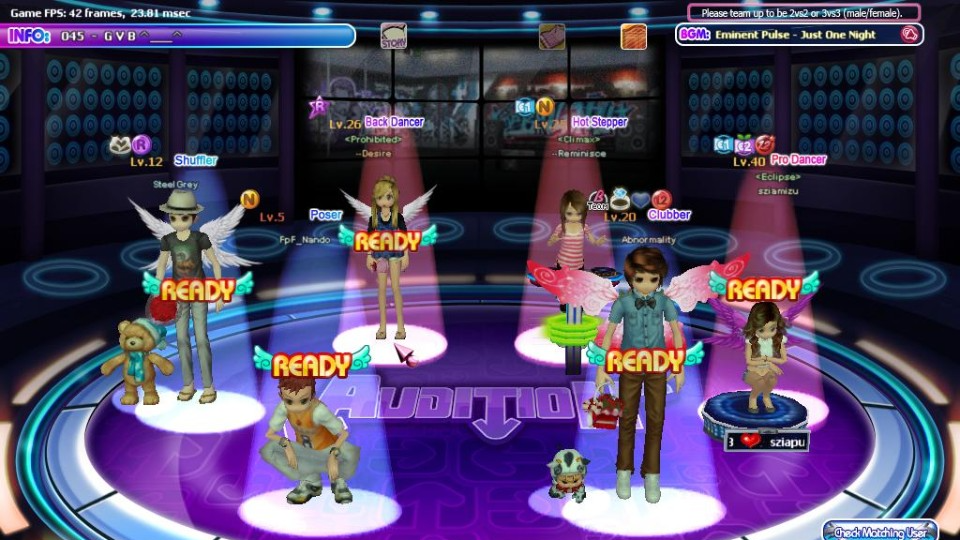960x540 pixels.
Task: Select the Back Dancer player name tag
Action: tap(394, 122)
